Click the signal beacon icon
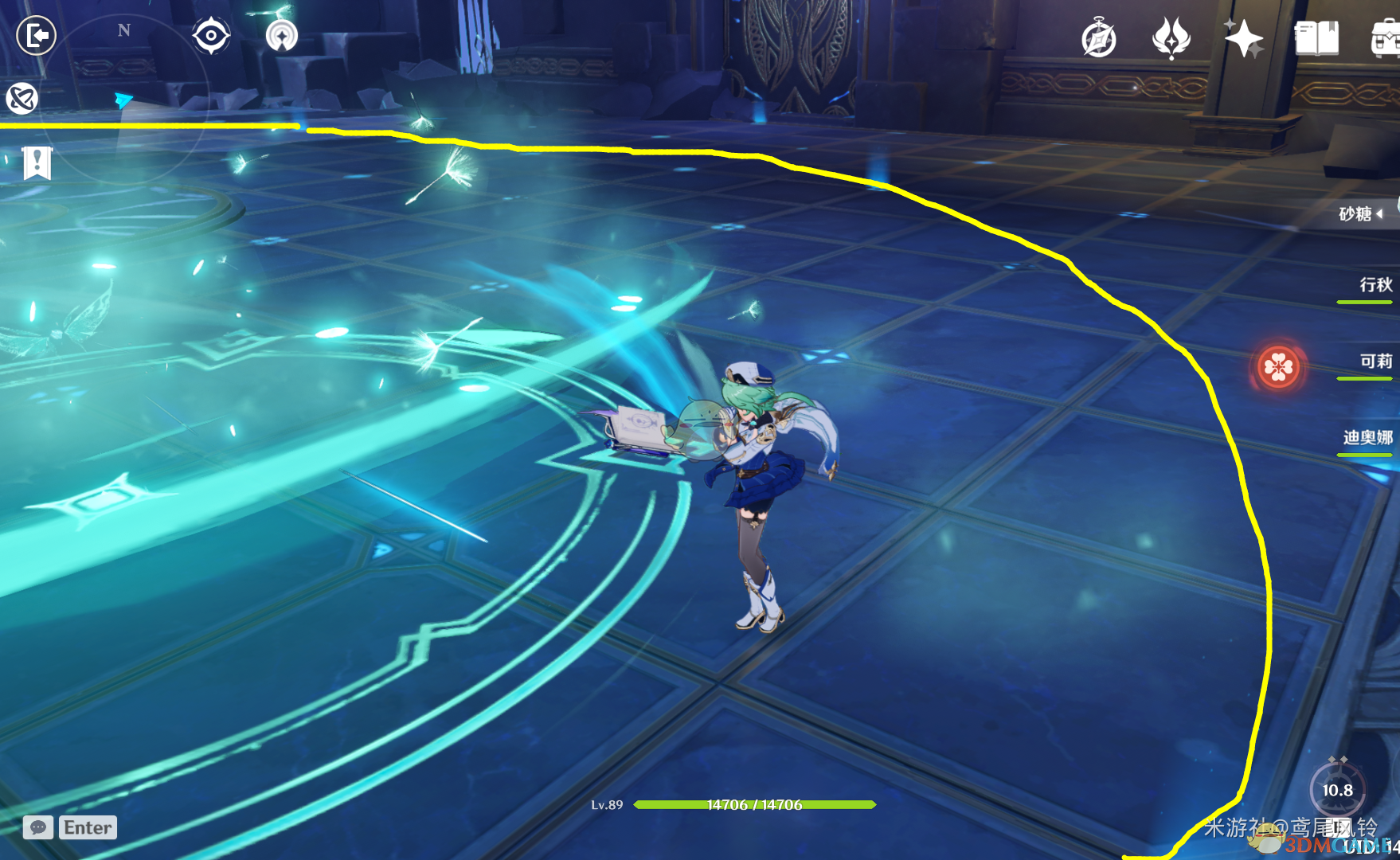 click(281, 36)
